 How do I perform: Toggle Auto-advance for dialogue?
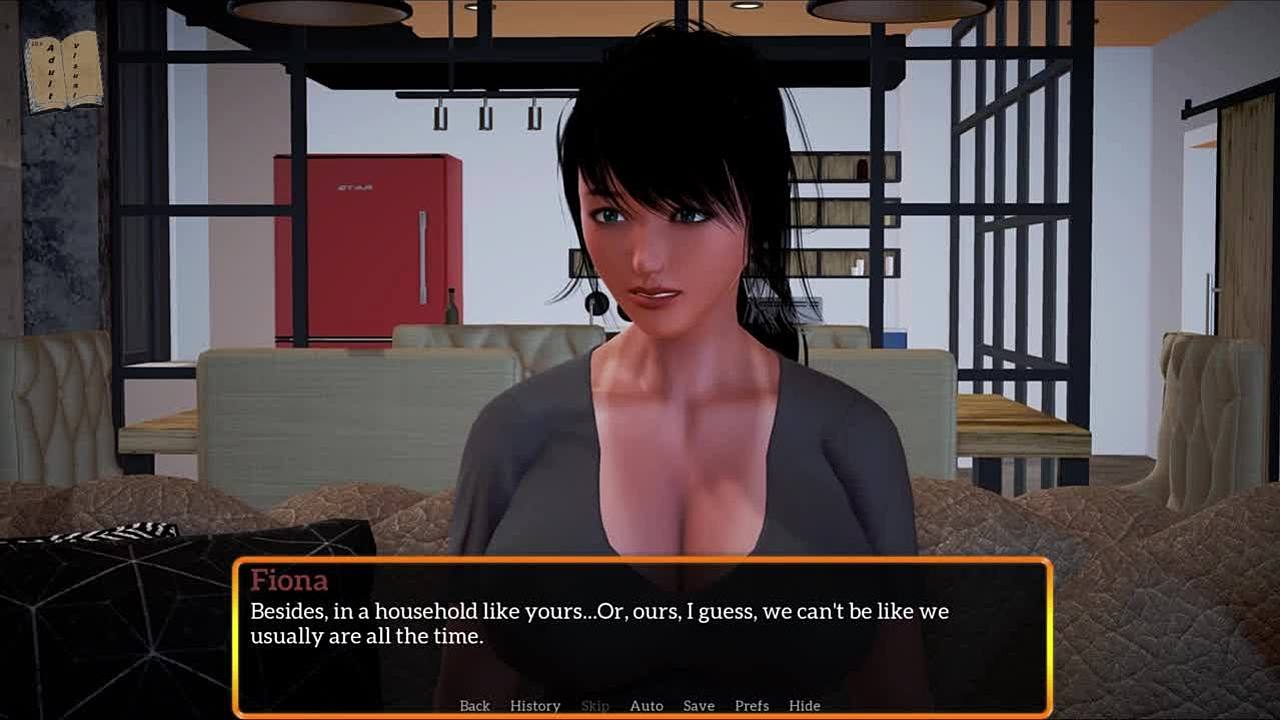point(646,706)
